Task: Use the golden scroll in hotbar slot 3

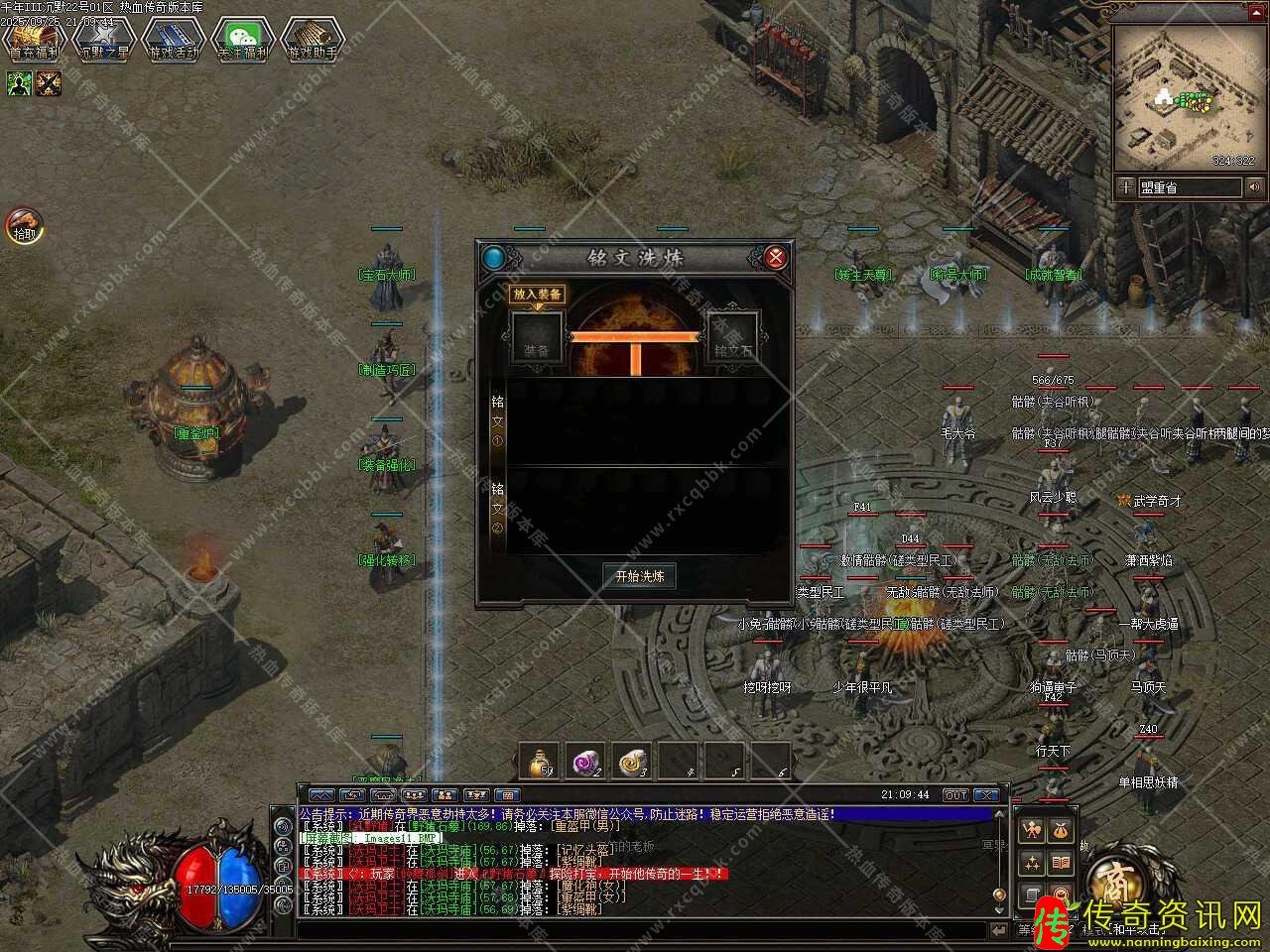Action: pyautogui.click(x=633, y=762)
